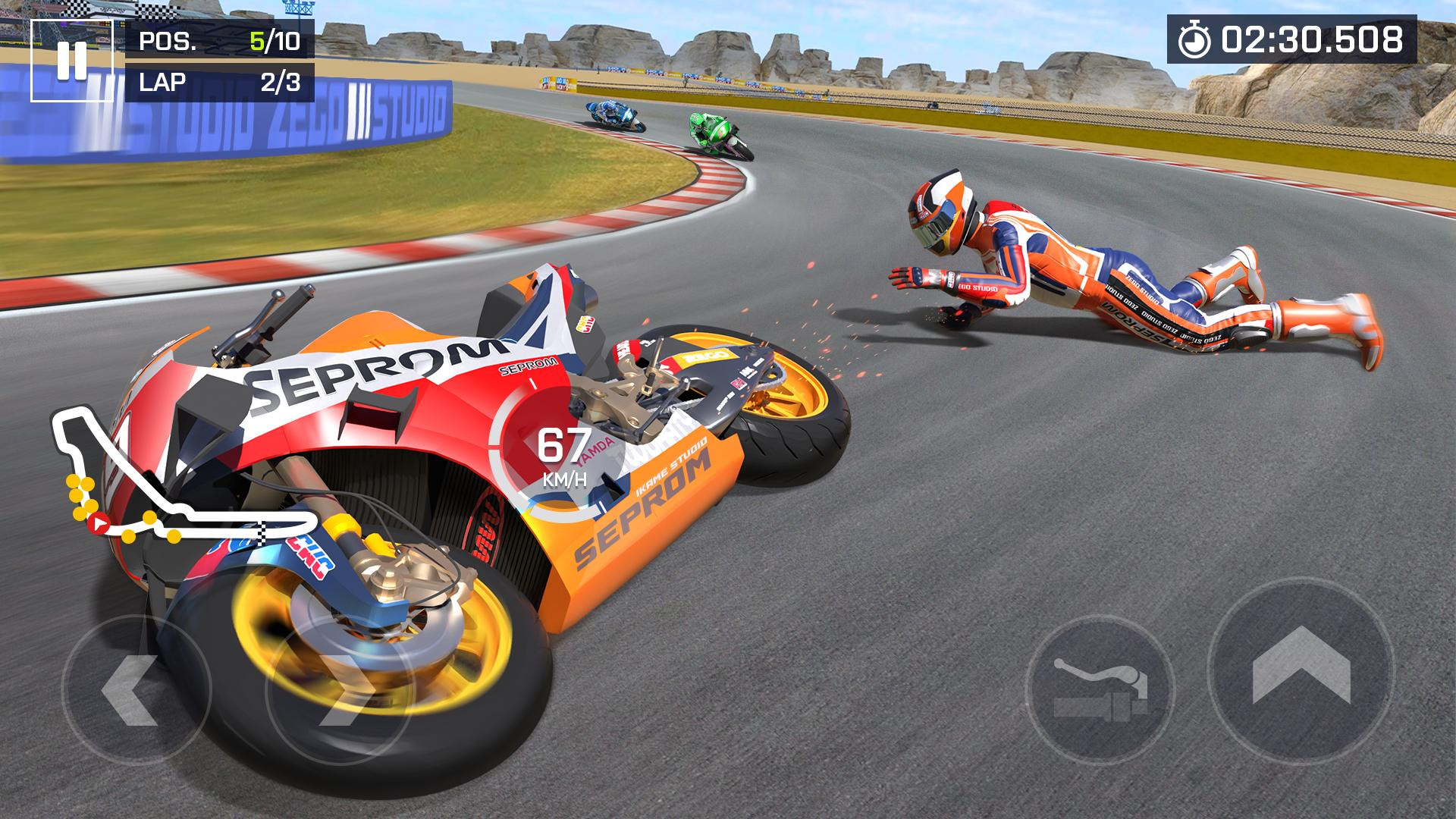
Task: Hit the accelerate up-arrow button
Action: click(x=1301, y=670)
